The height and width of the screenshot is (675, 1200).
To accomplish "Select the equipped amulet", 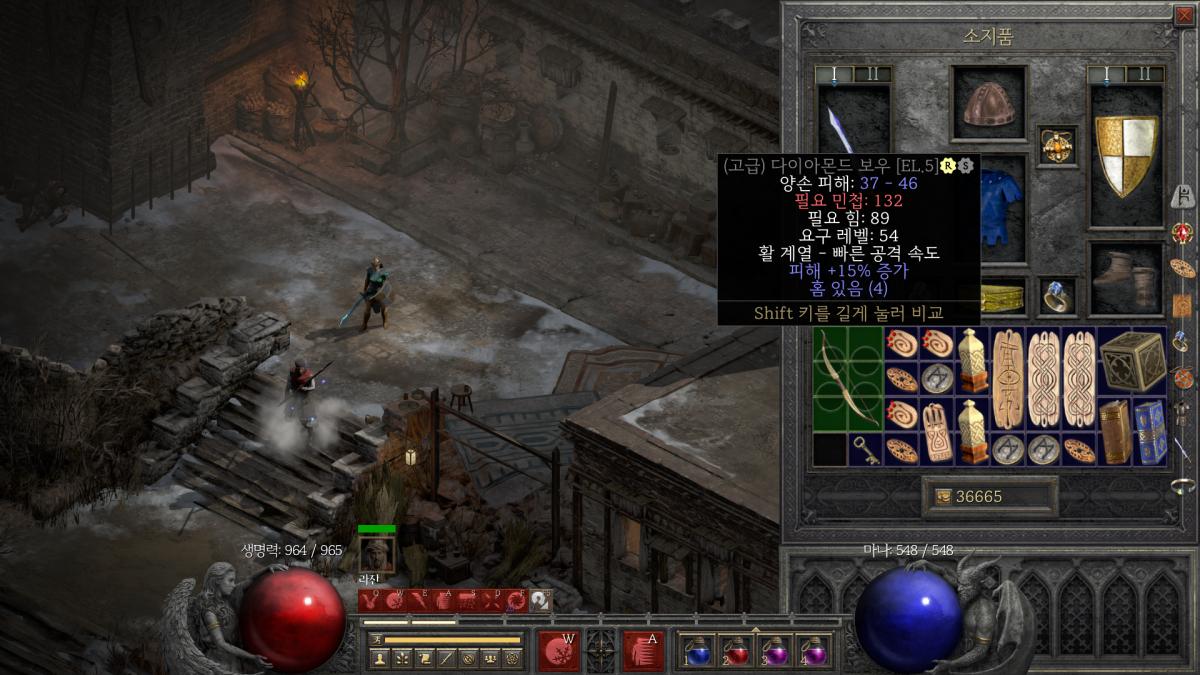I will tap(1057, 145).
